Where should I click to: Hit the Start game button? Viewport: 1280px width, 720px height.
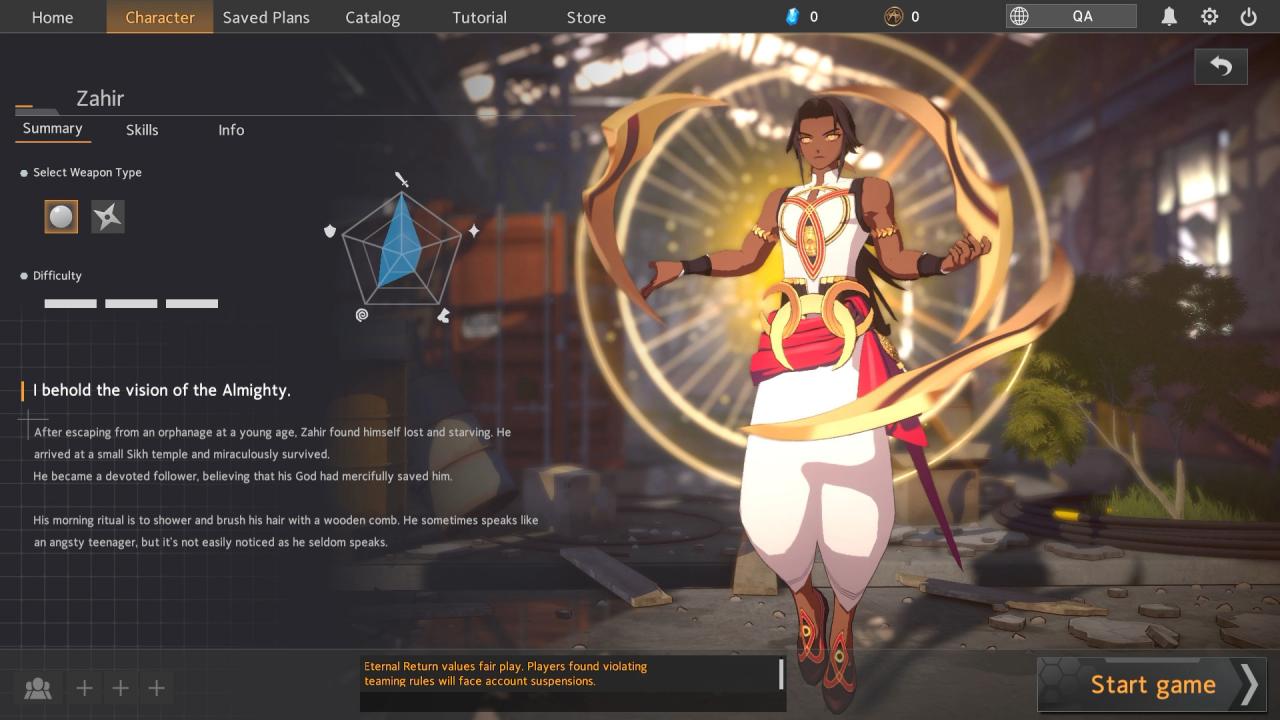pos(1151,684)
